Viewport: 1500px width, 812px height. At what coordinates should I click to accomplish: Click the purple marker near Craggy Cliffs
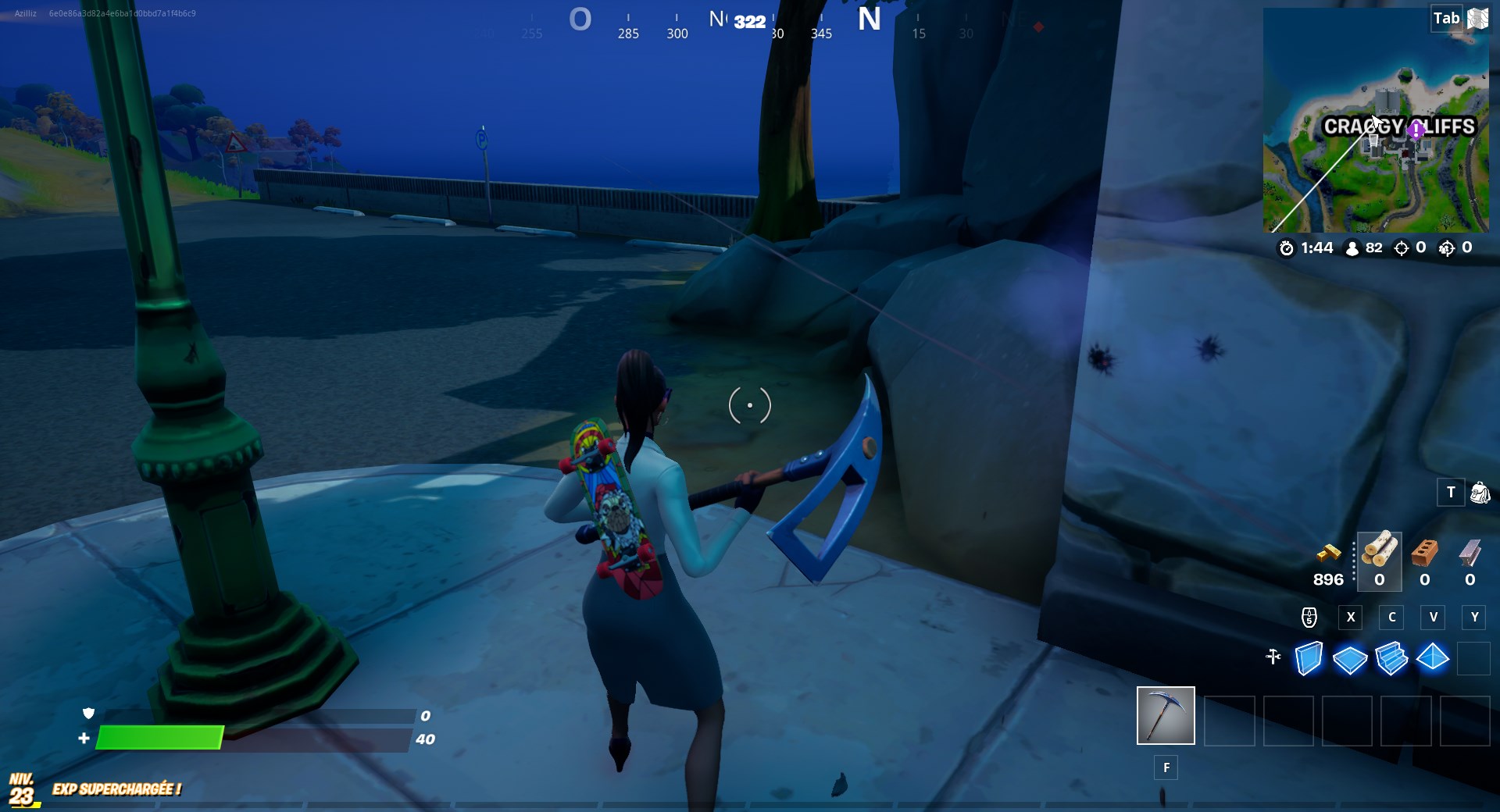coord(1417,131)
